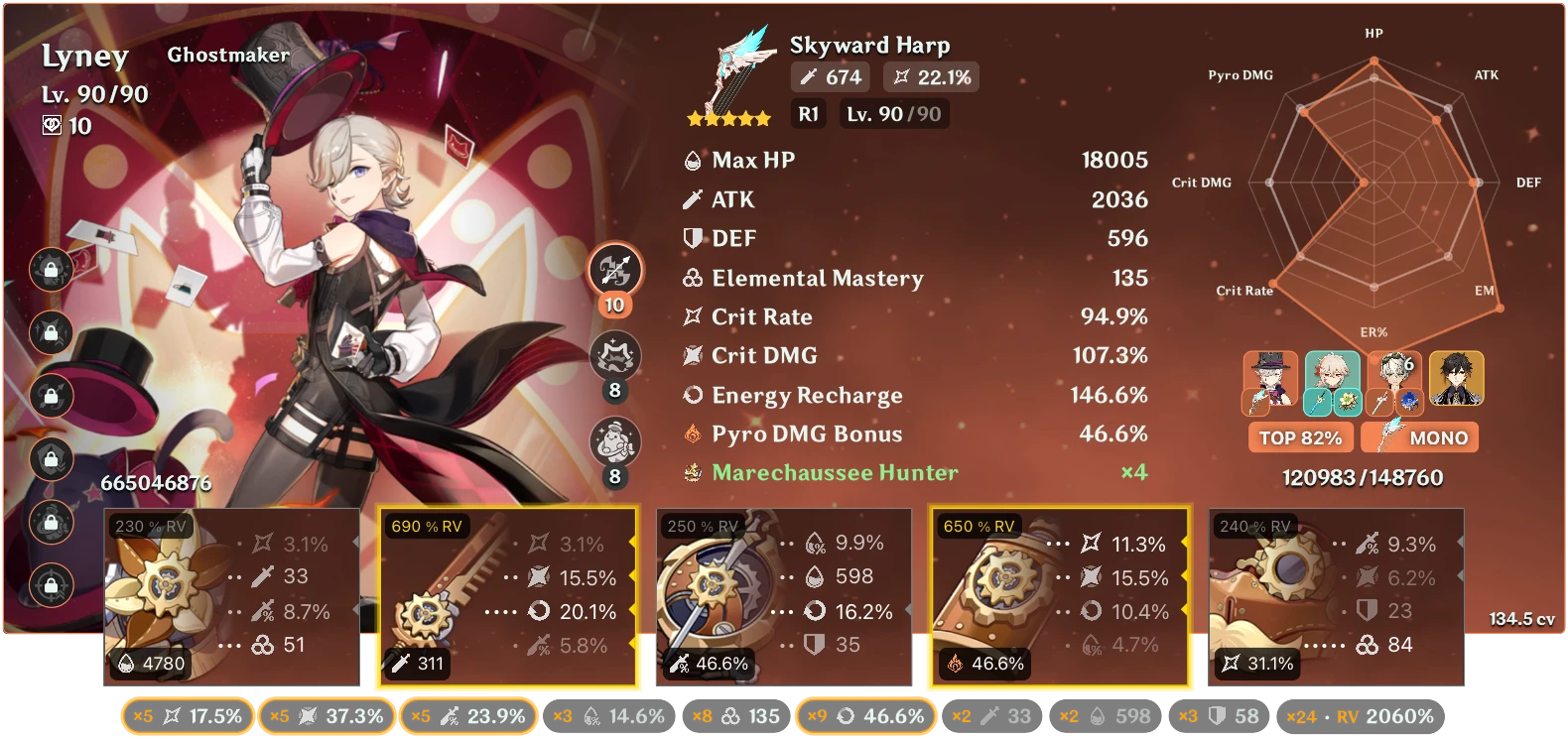1568x741 pixels.
Task: Click the MONO team composition badge
Action: tap(1419, 436)
